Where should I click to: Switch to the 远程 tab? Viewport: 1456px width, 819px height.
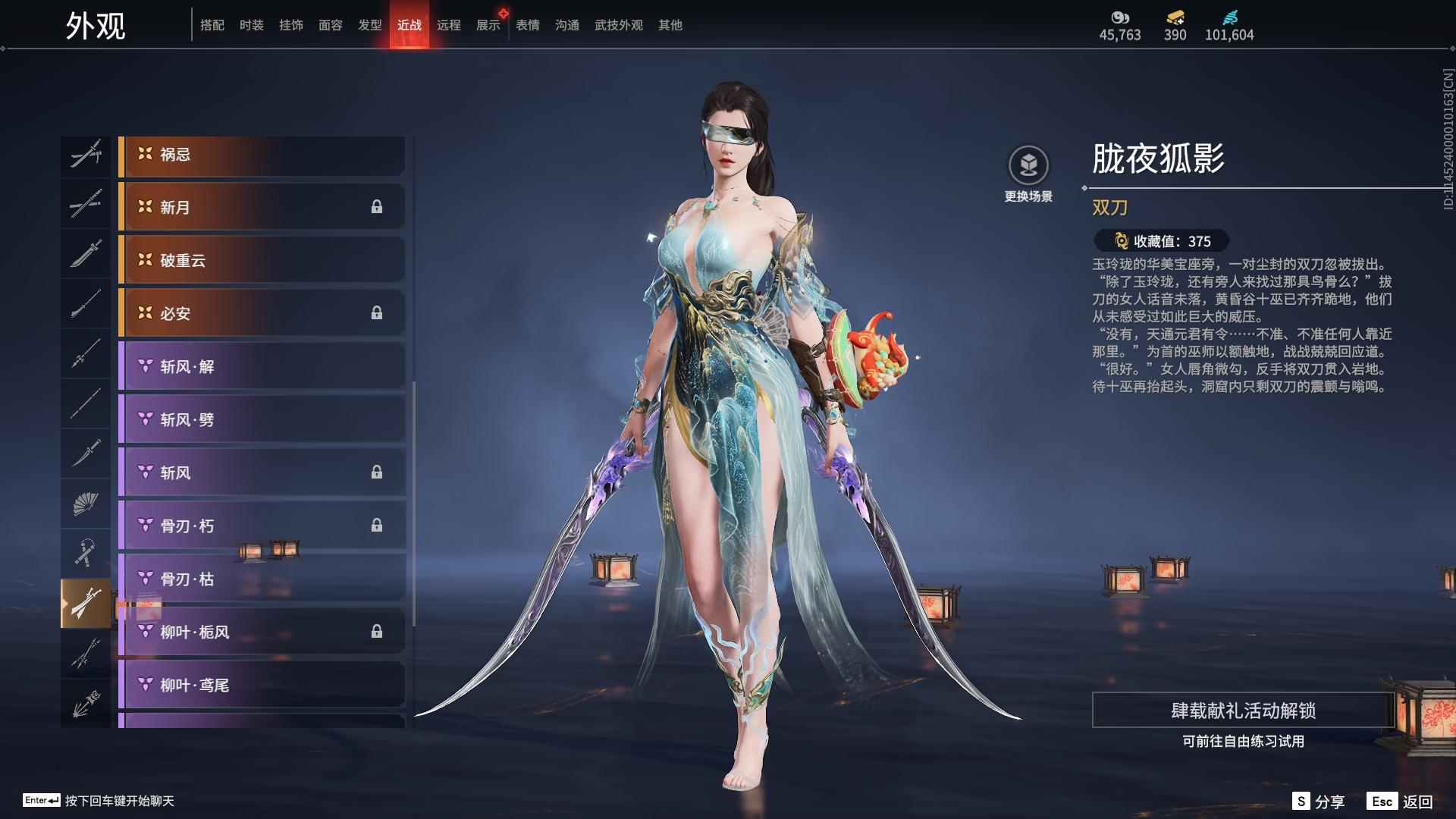coord(451,24)
